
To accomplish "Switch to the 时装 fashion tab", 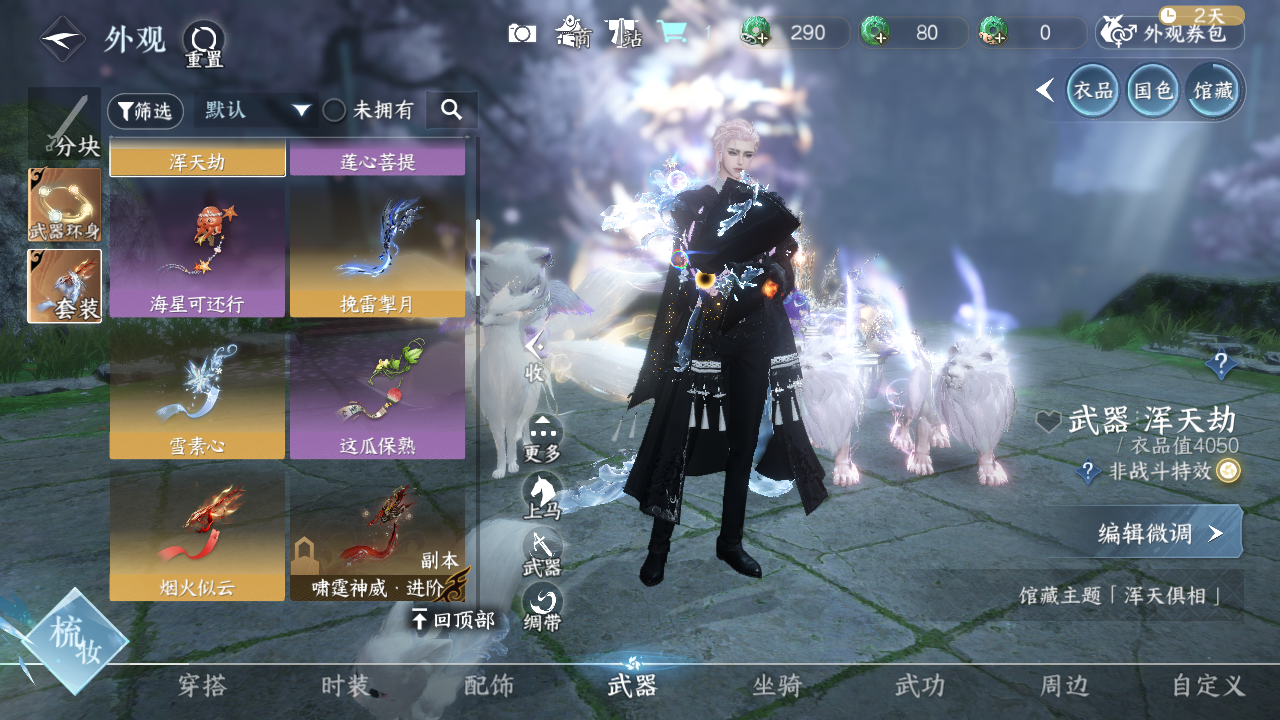I will [346, 686].
